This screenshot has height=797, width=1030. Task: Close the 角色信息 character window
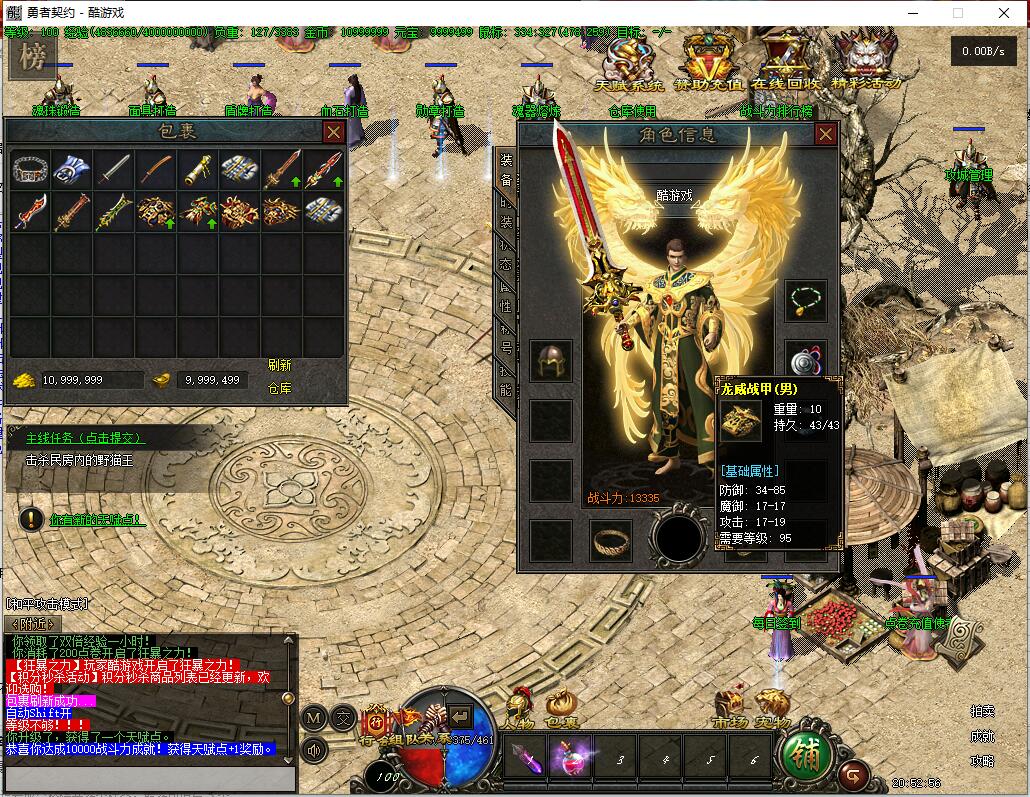coord(825,134)
